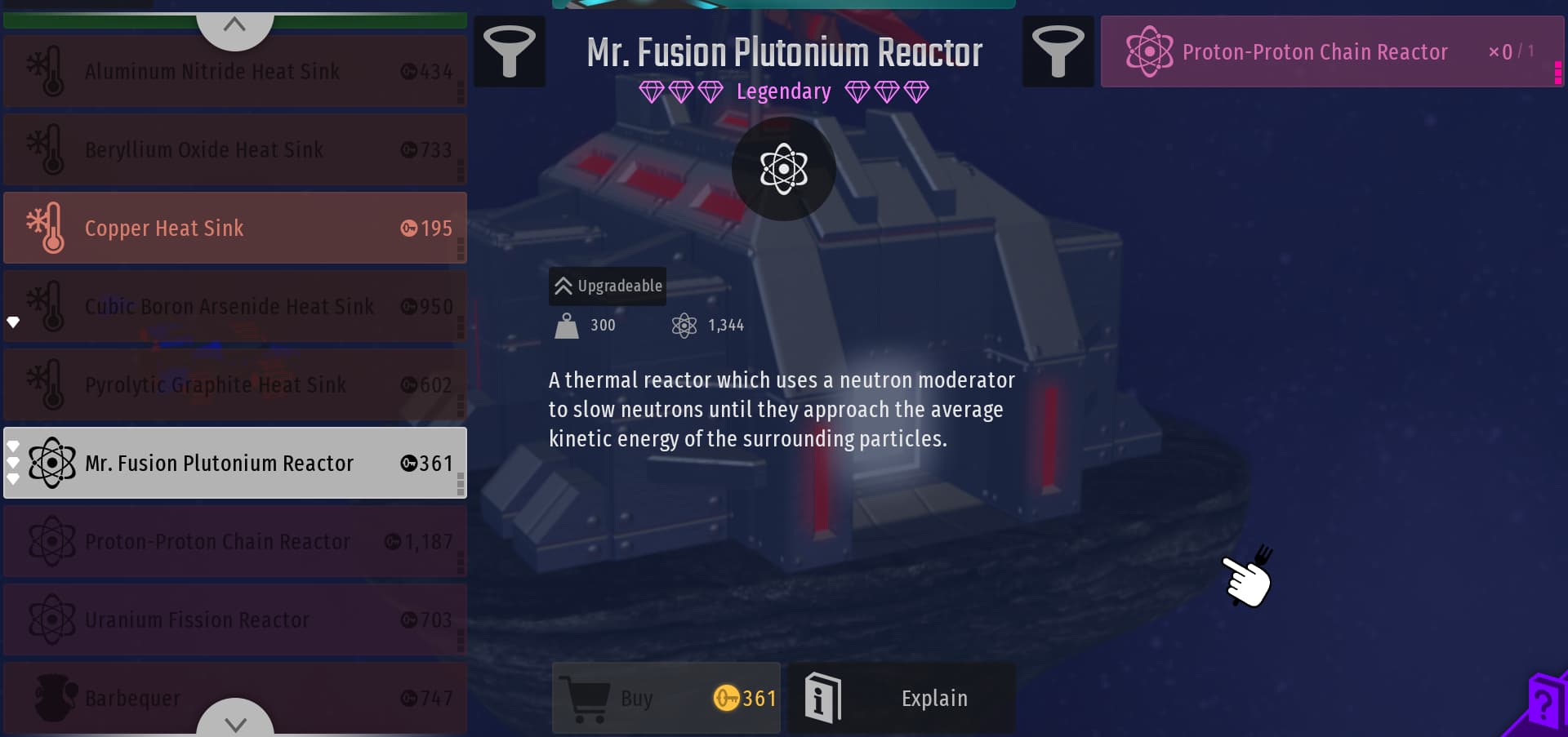Pick the Proton-Proton Chain Reactor shop row
The image size is (1568, 737).
(235, 542)
